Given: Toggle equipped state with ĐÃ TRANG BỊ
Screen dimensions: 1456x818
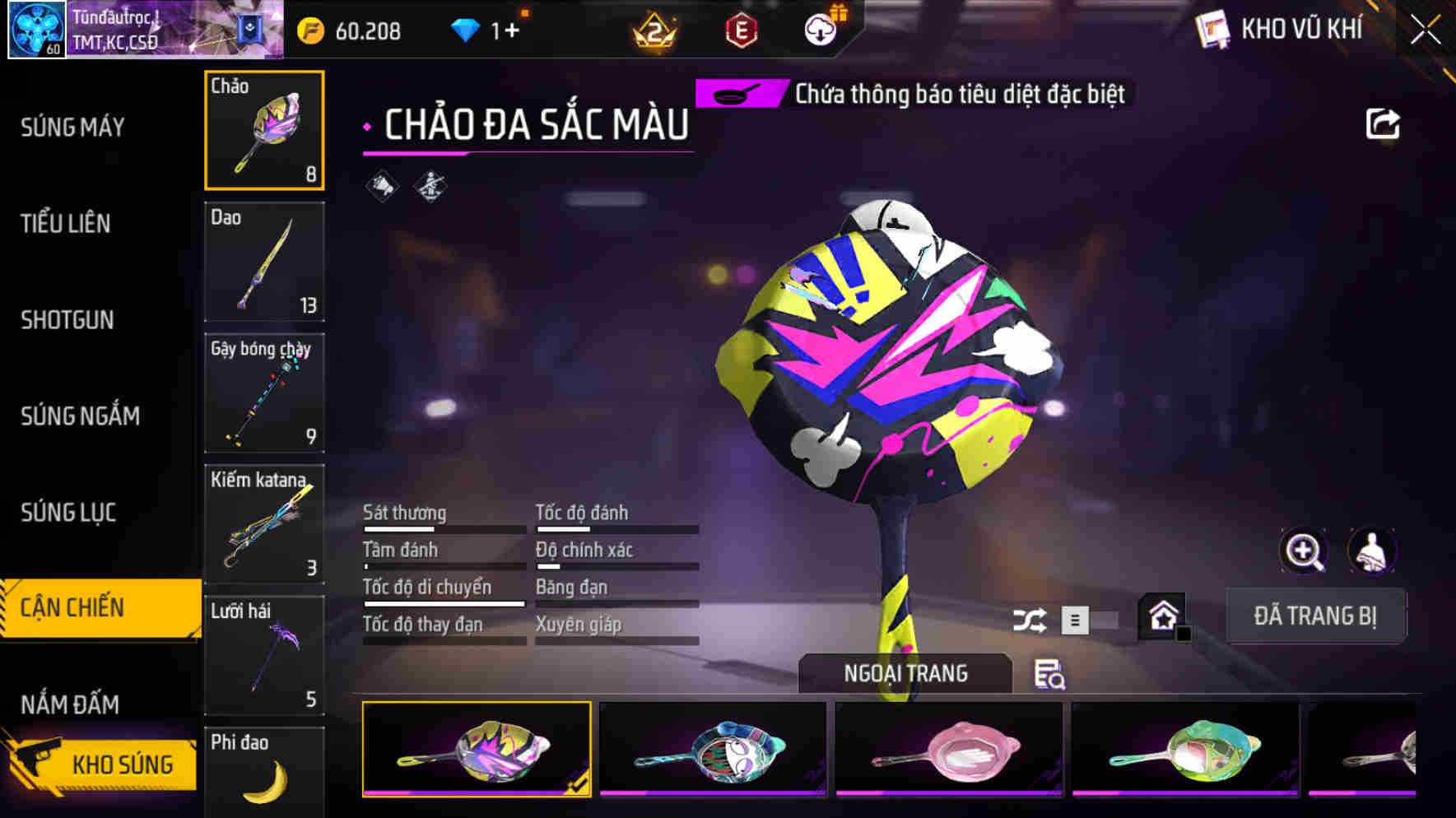Looking at the screenshot, I should pos(1315,616).
